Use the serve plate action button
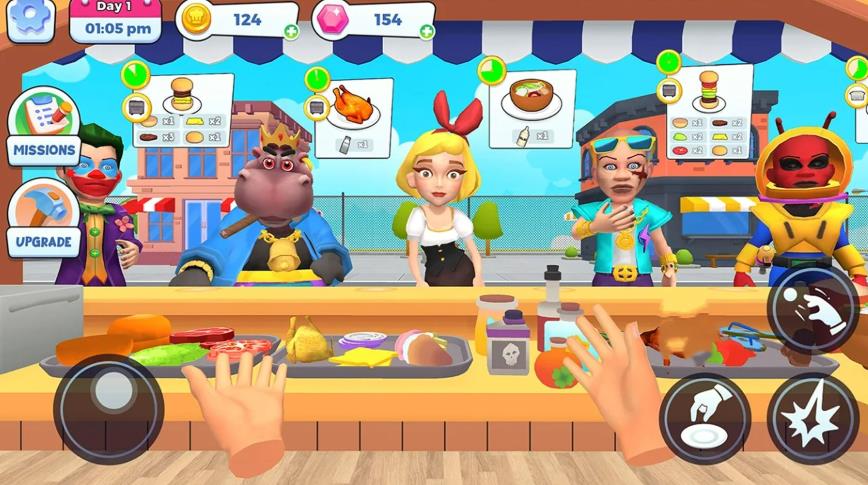 click(x=704, y=417)
